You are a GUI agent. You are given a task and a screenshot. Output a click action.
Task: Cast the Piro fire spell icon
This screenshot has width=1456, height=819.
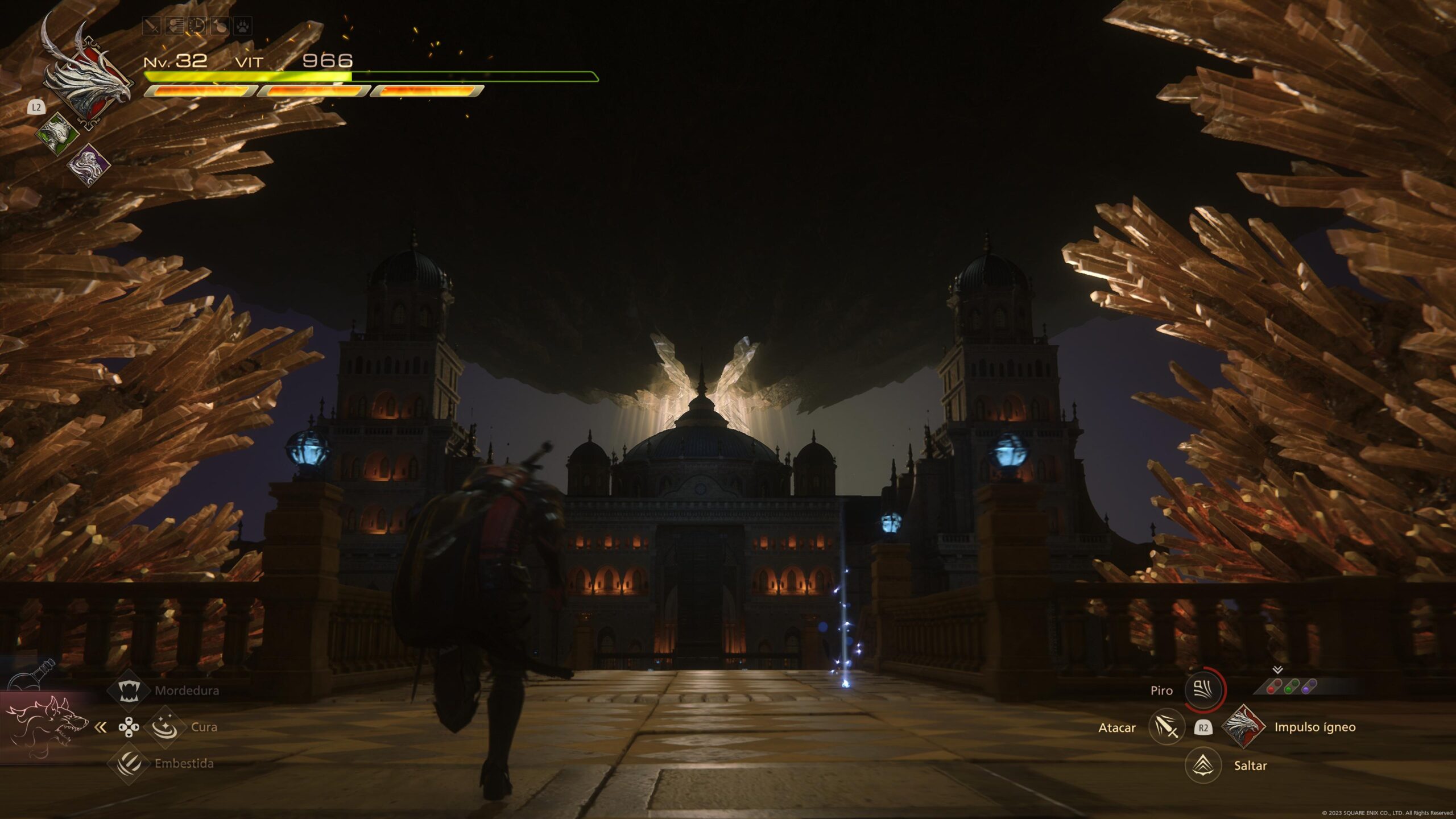coord(1203,690)
